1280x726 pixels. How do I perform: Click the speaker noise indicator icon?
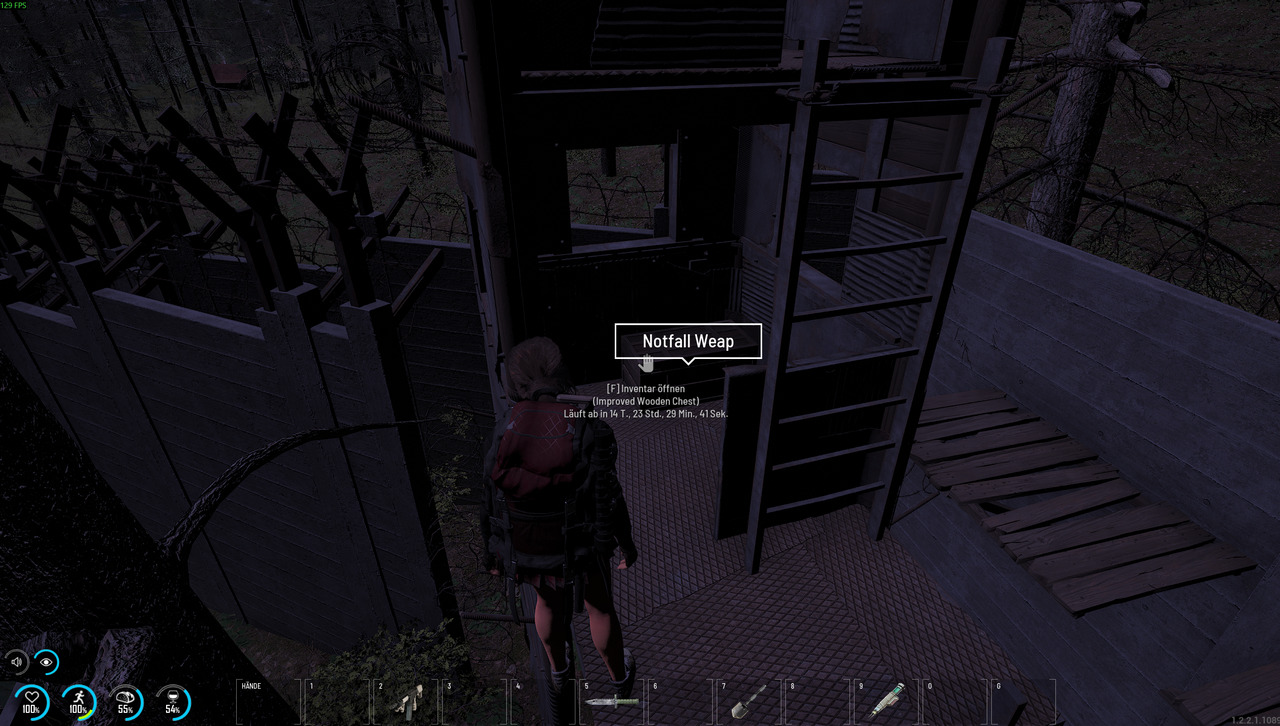[17, 662]
